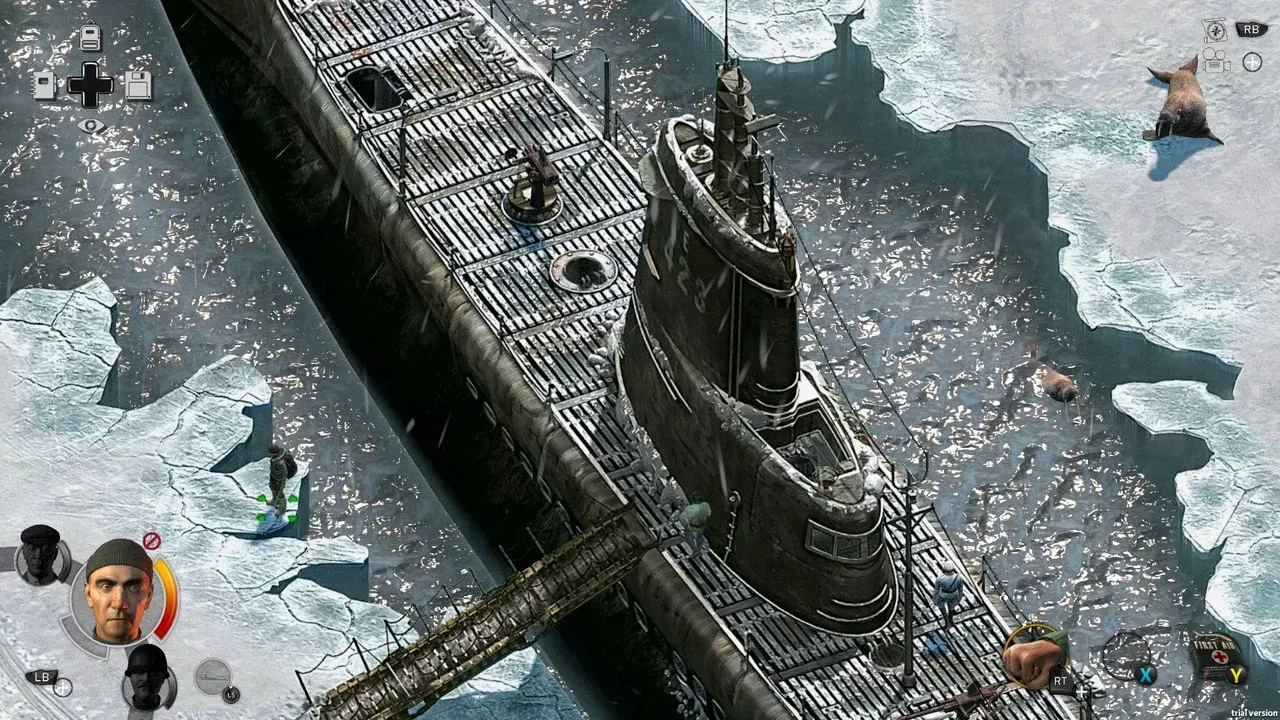This screenshot has height=720, width=1280.
Task: Click the RB button label
Action: tap(1249, 29)
